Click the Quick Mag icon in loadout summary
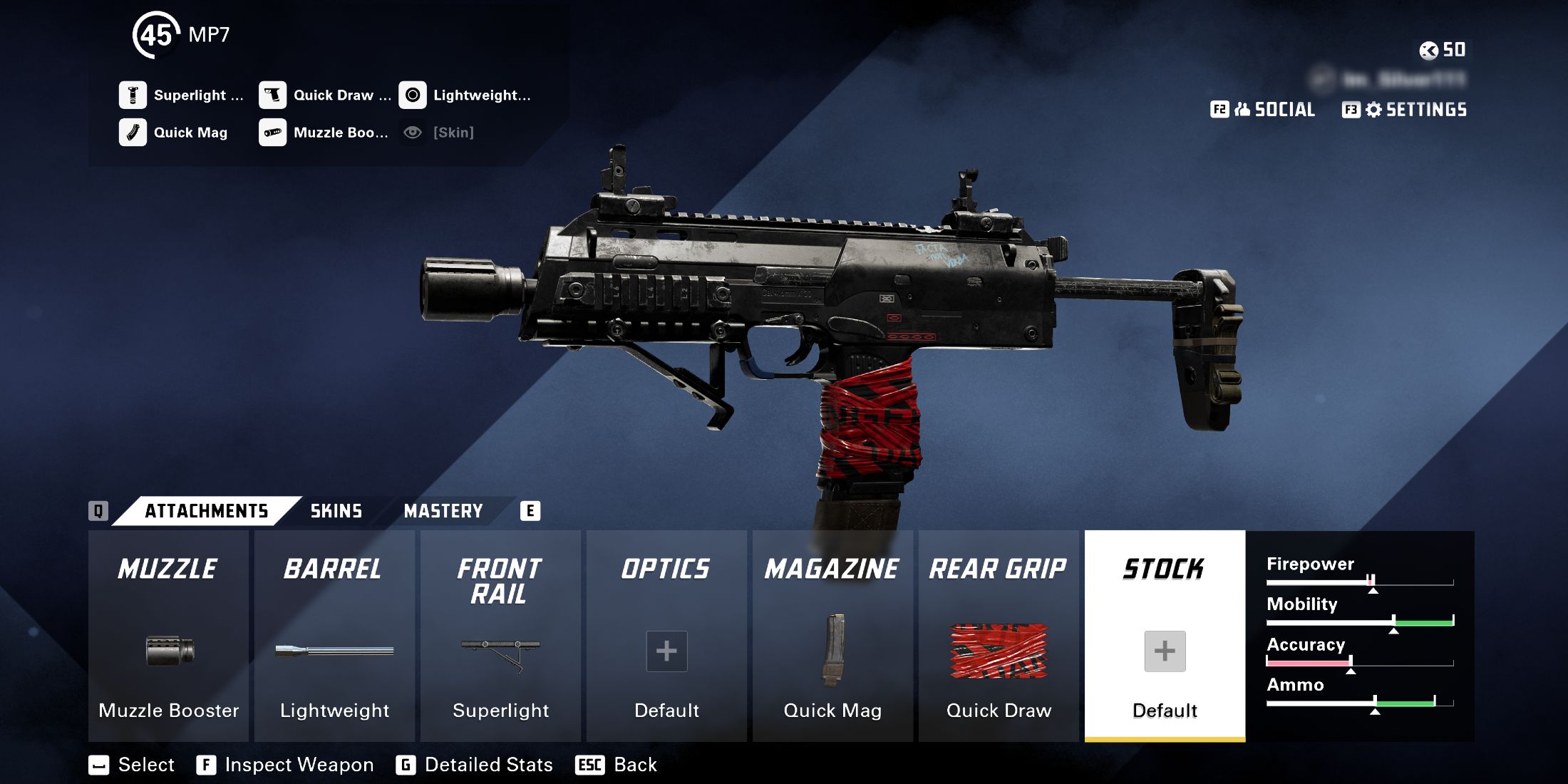 [x=132, y=133]
